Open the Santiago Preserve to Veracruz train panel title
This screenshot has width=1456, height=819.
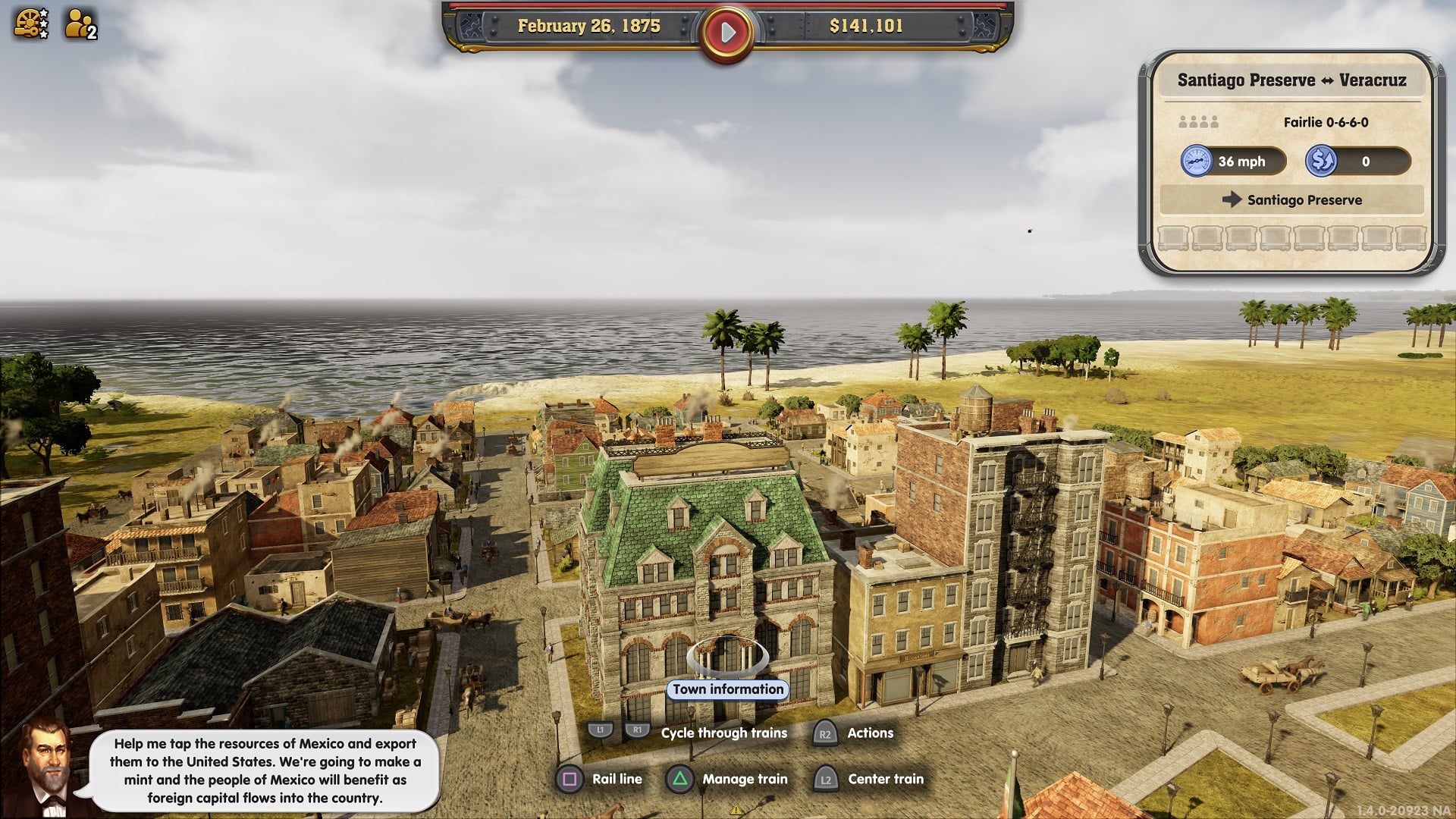click(1291, 80)
